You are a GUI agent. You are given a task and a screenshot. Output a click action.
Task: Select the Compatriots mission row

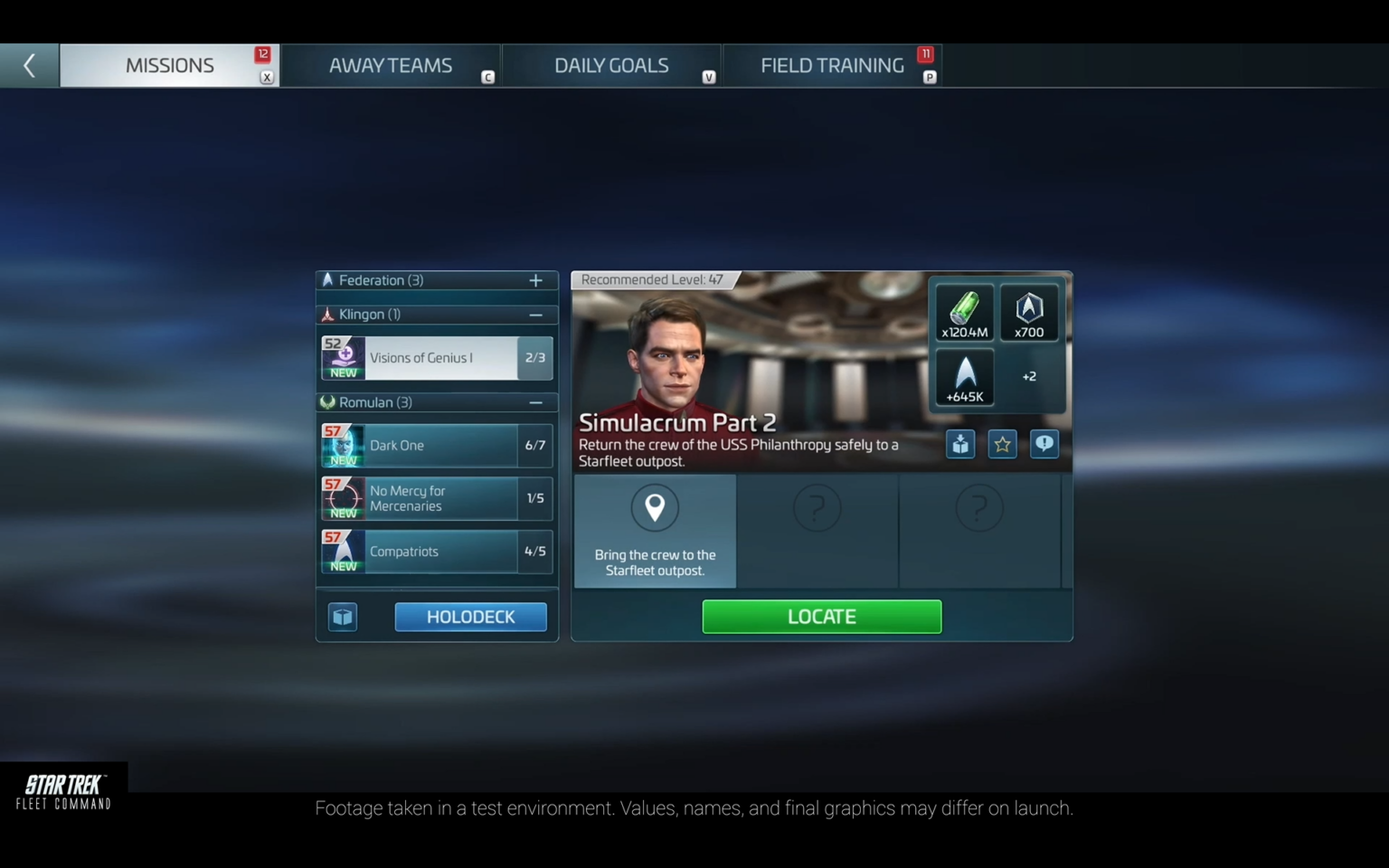pos(437,552)
